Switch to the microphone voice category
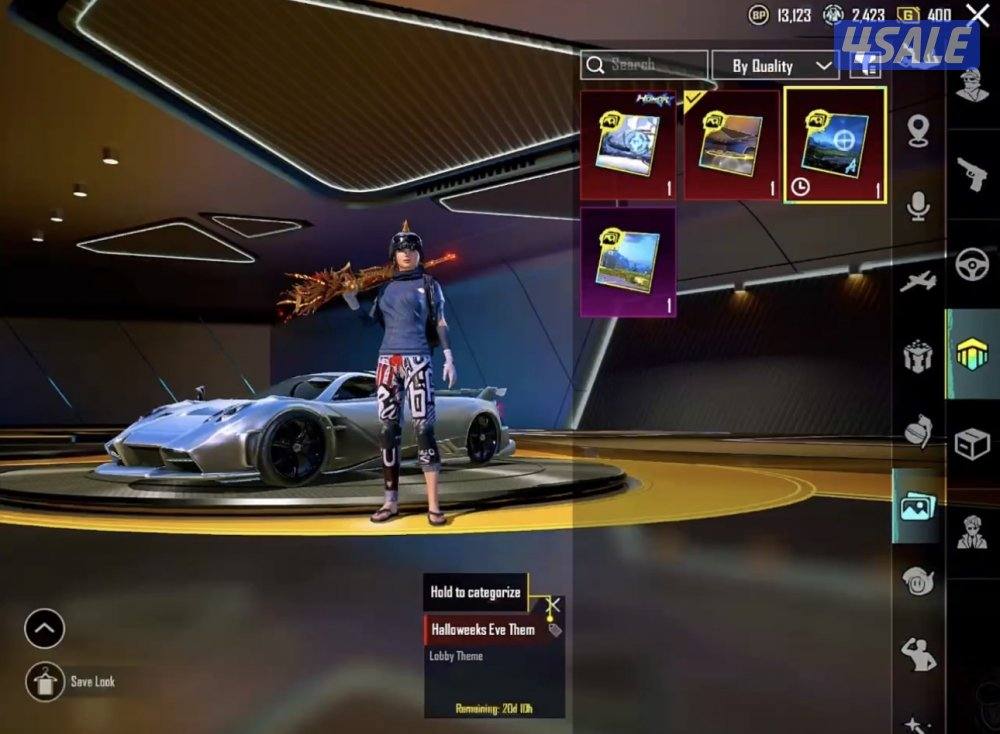This screenshot has width=1000, height=734. click(918, 206)
